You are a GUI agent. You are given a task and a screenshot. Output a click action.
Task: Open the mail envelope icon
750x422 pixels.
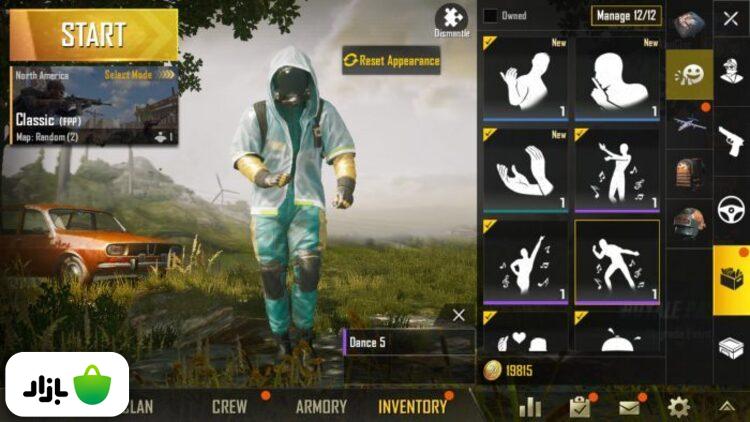tap(629, 407)
